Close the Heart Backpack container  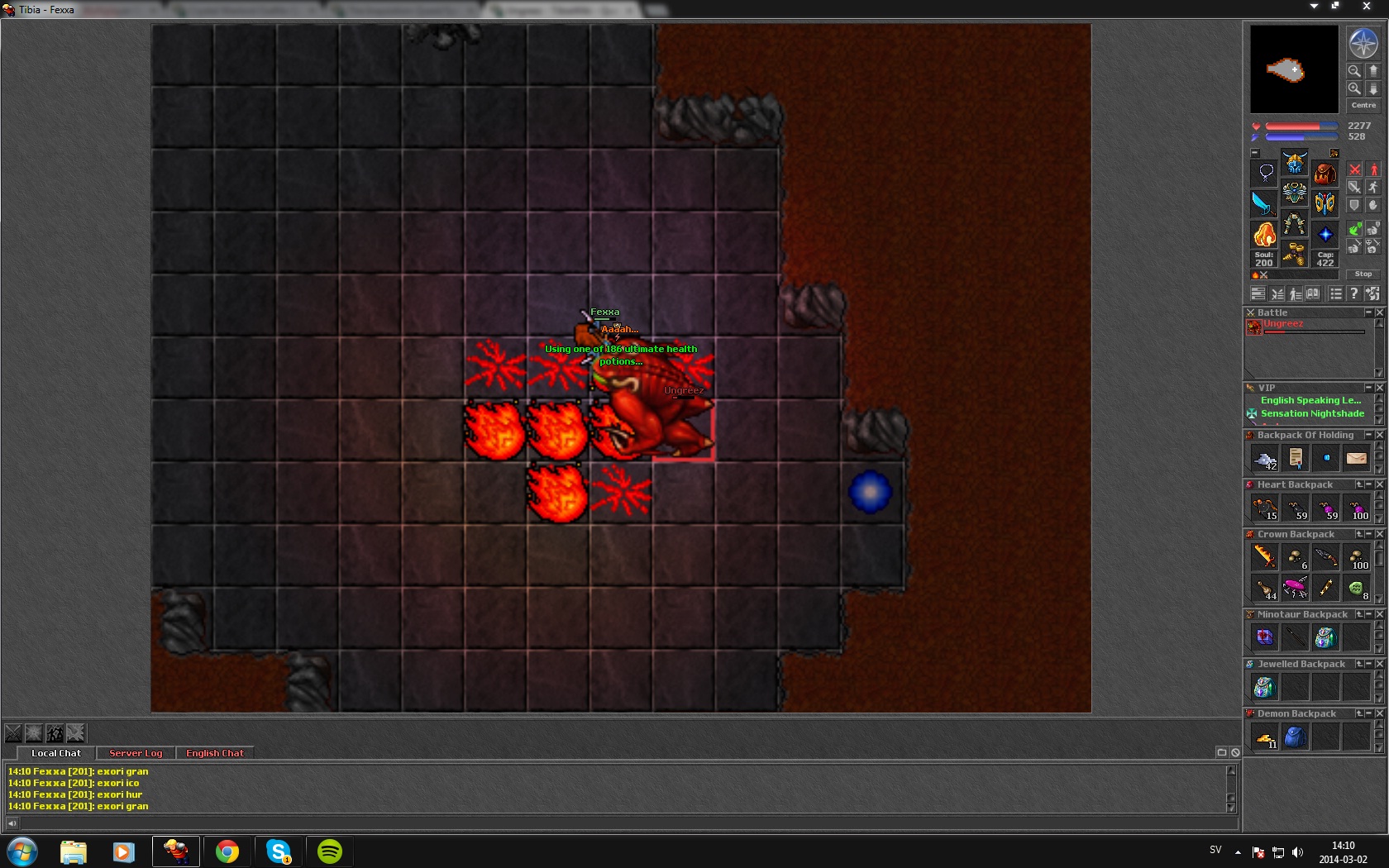(x=1379, y=484)
